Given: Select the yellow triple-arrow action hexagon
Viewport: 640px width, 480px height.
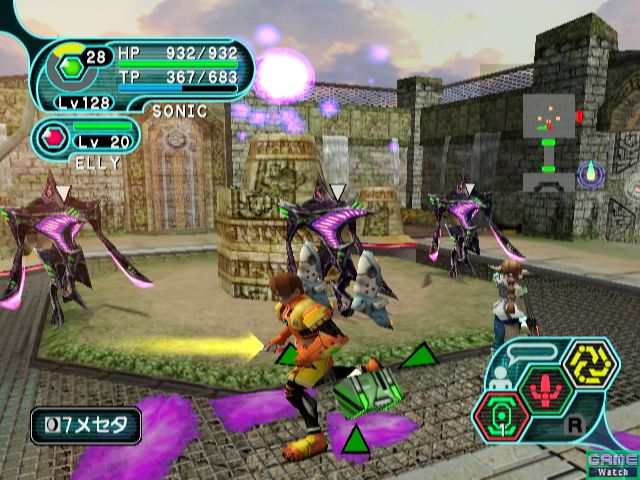Looking at the screenshot, I should (590, 365).
